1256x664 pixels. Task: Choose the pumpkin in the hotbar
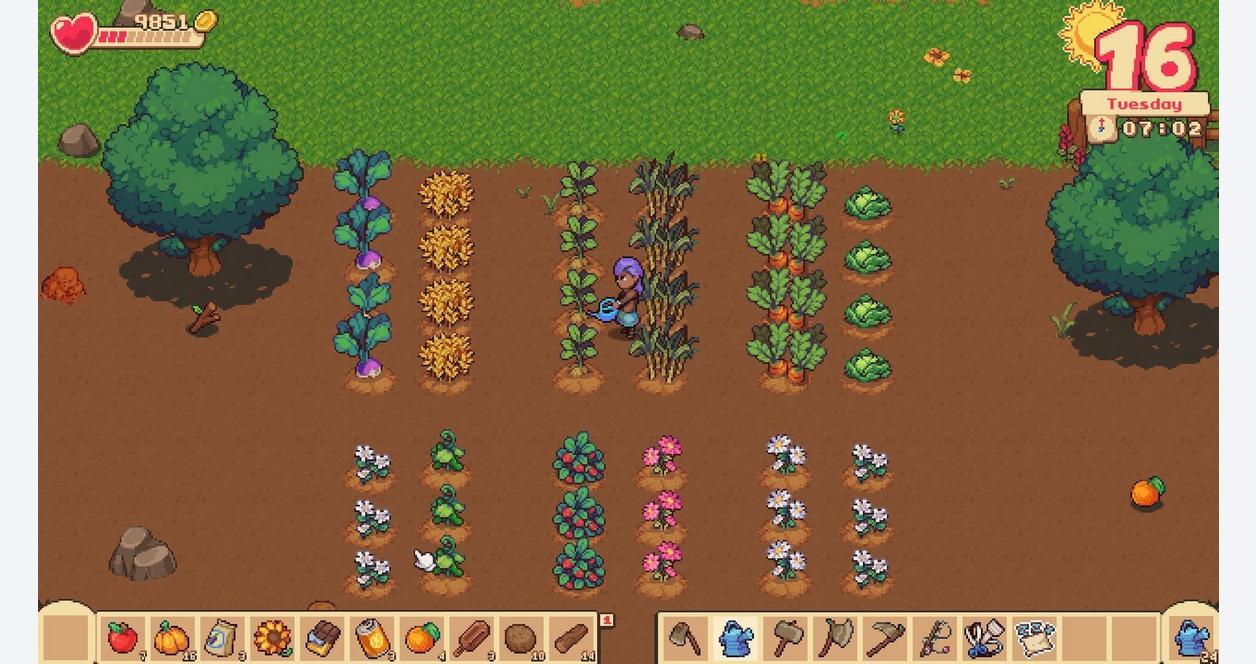coord(172,638)
